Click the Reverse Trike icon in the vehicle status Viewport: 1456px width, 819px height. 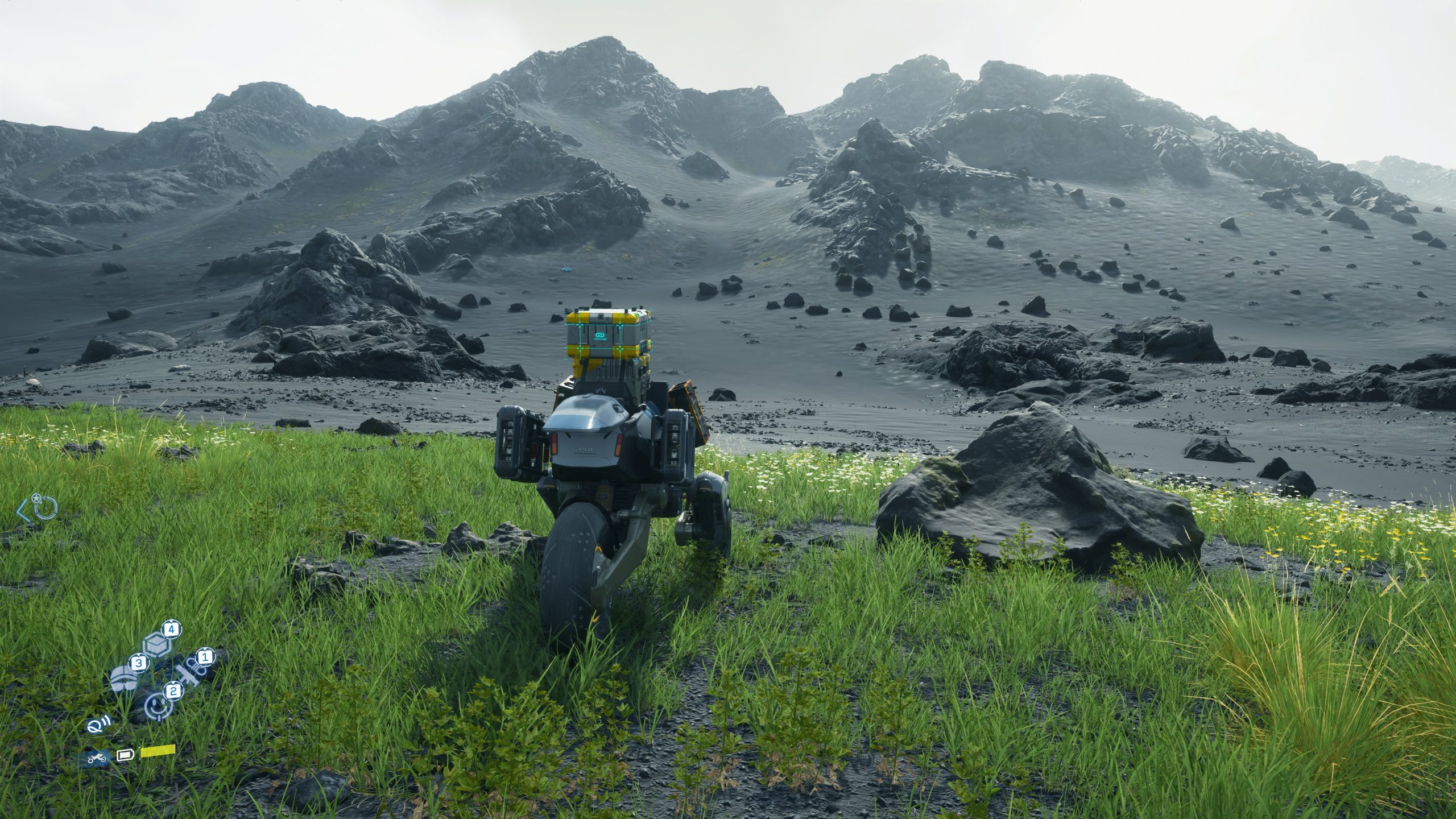click(x=96, y=758)
